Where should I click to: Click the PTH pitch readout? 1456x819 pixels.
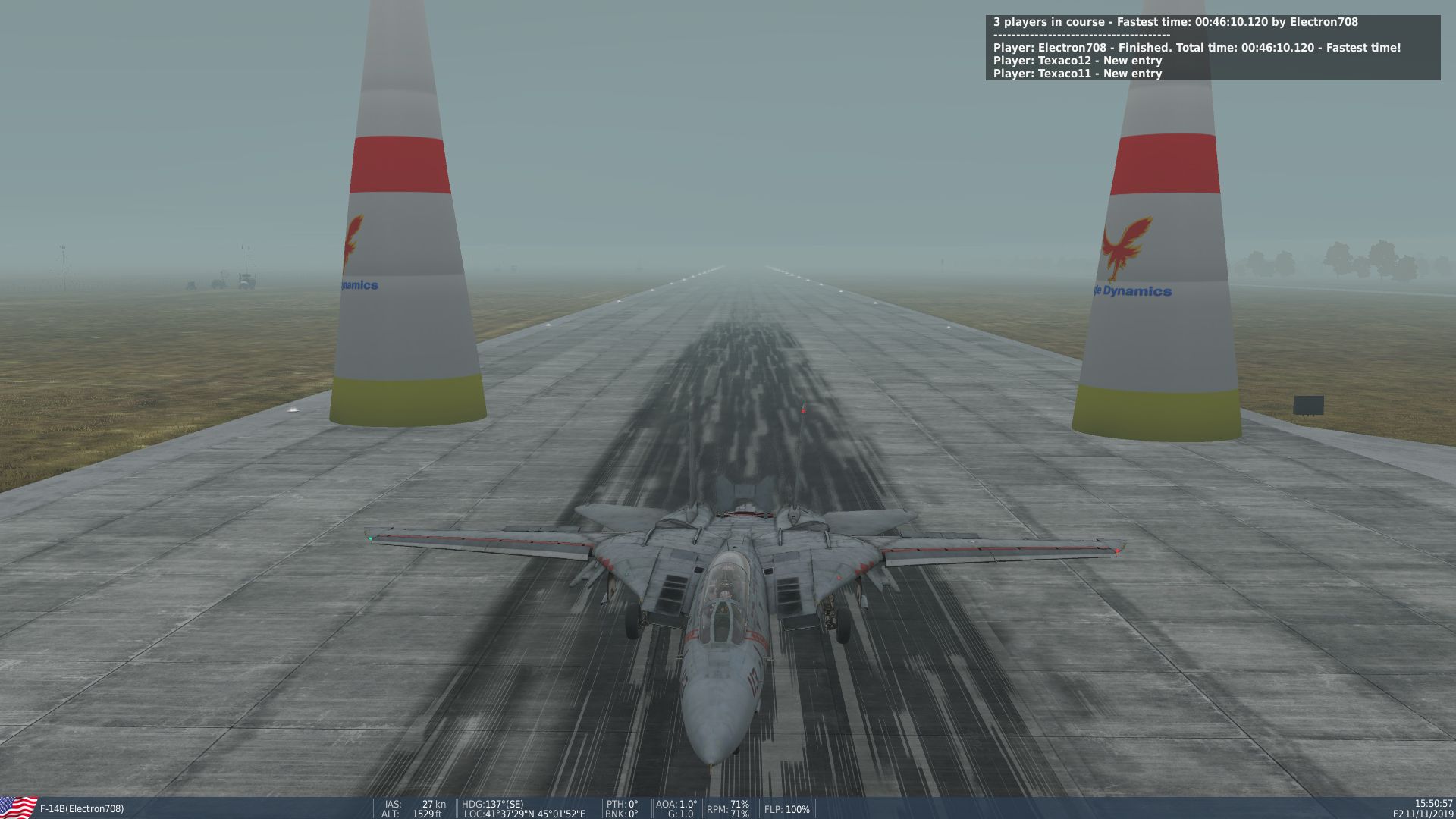coord(620,805)
